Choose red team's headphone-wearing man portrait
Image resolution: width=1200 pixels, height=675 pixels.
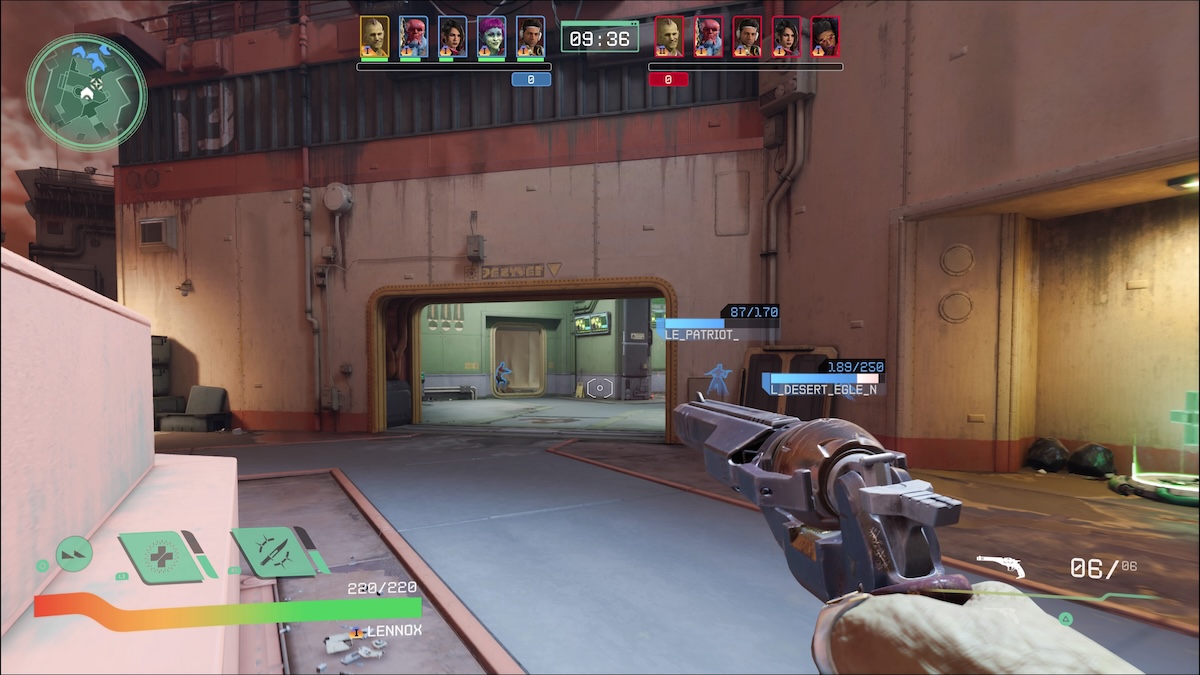(x=747, y=36)
